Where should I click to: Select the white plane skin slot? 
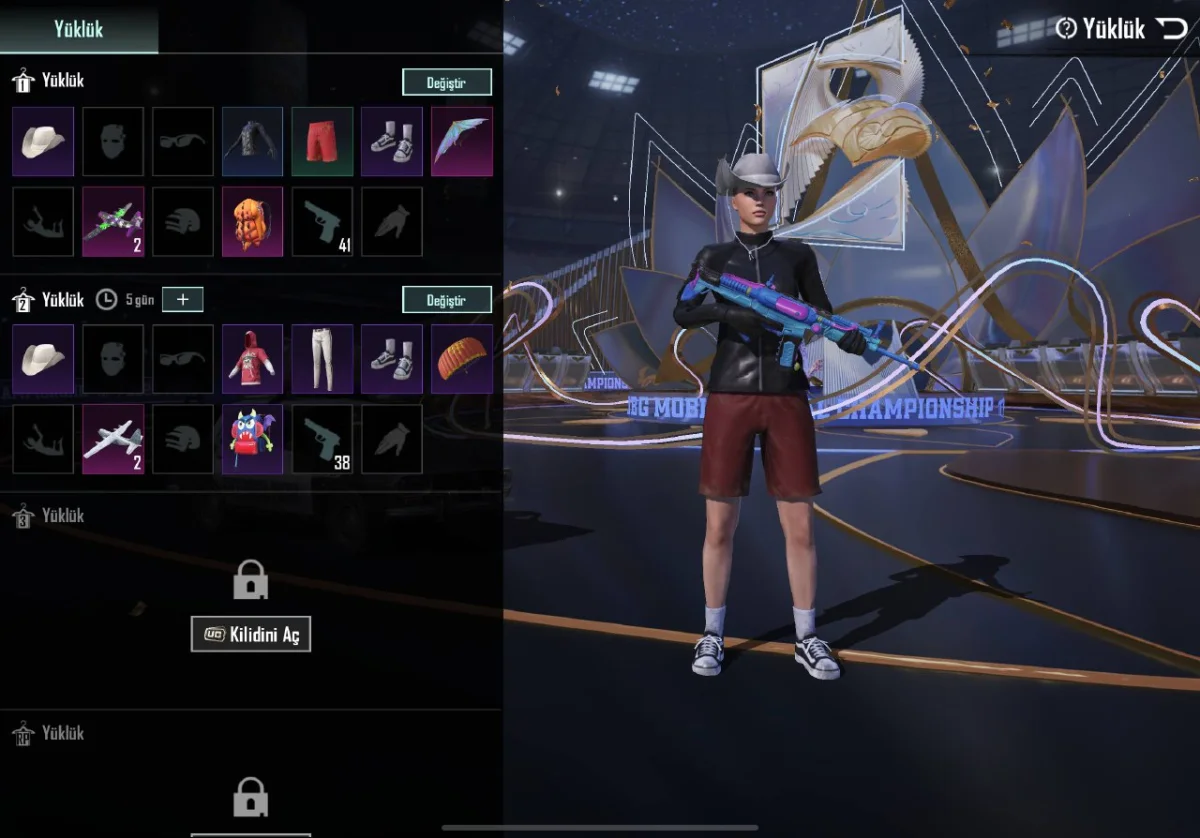[x=113, y=439]
